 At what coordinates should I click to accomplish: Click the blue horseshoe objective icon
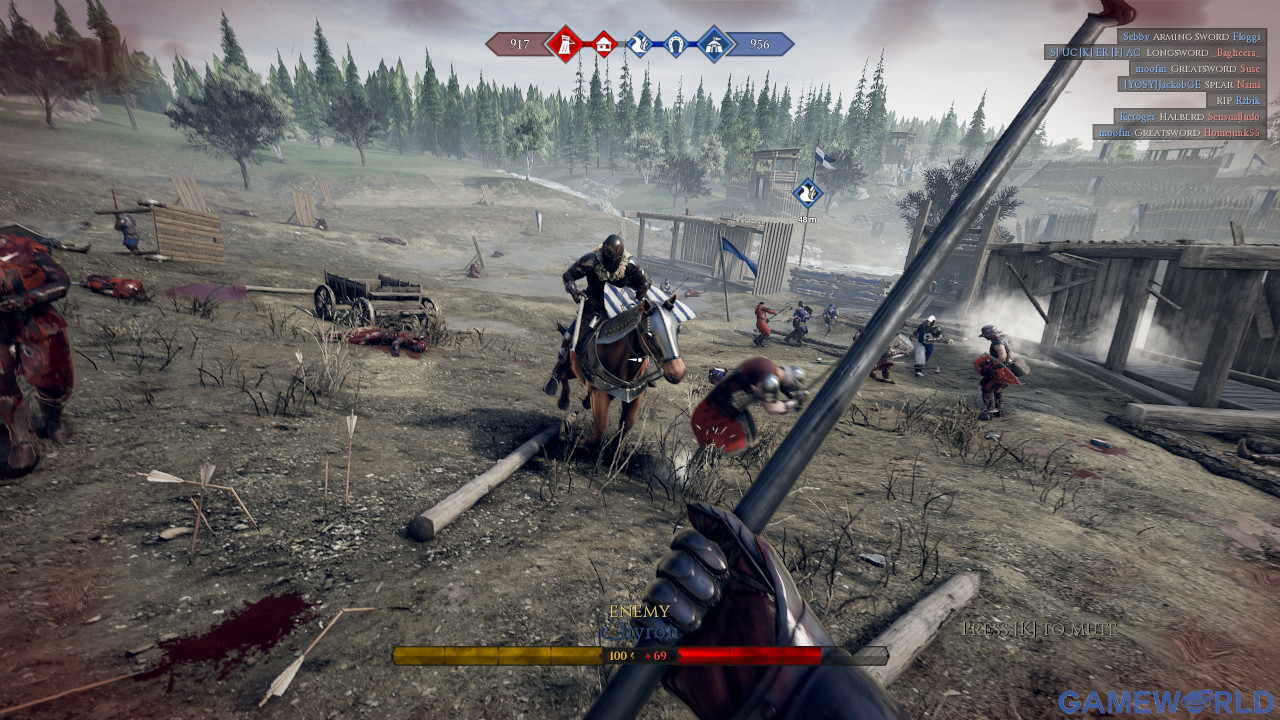[x=677, y=43]
